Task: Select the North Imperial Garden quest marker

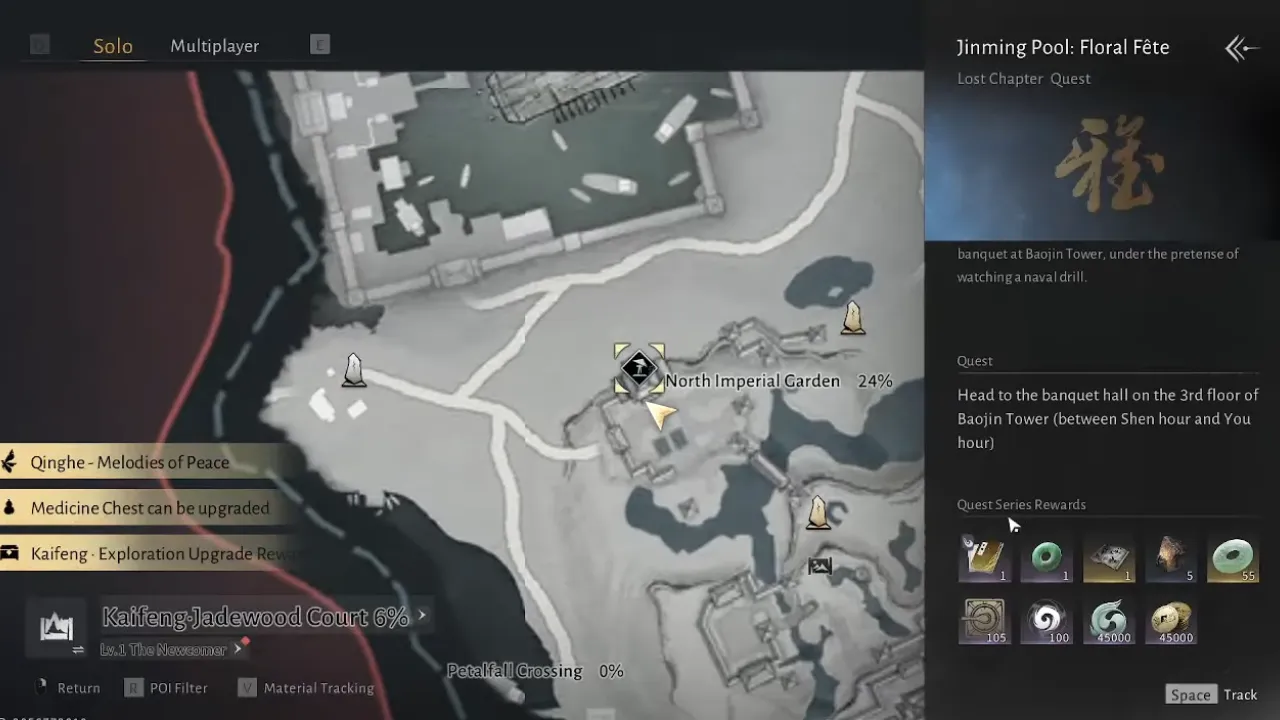Action: pyautogui.click(x=638, y=369)
